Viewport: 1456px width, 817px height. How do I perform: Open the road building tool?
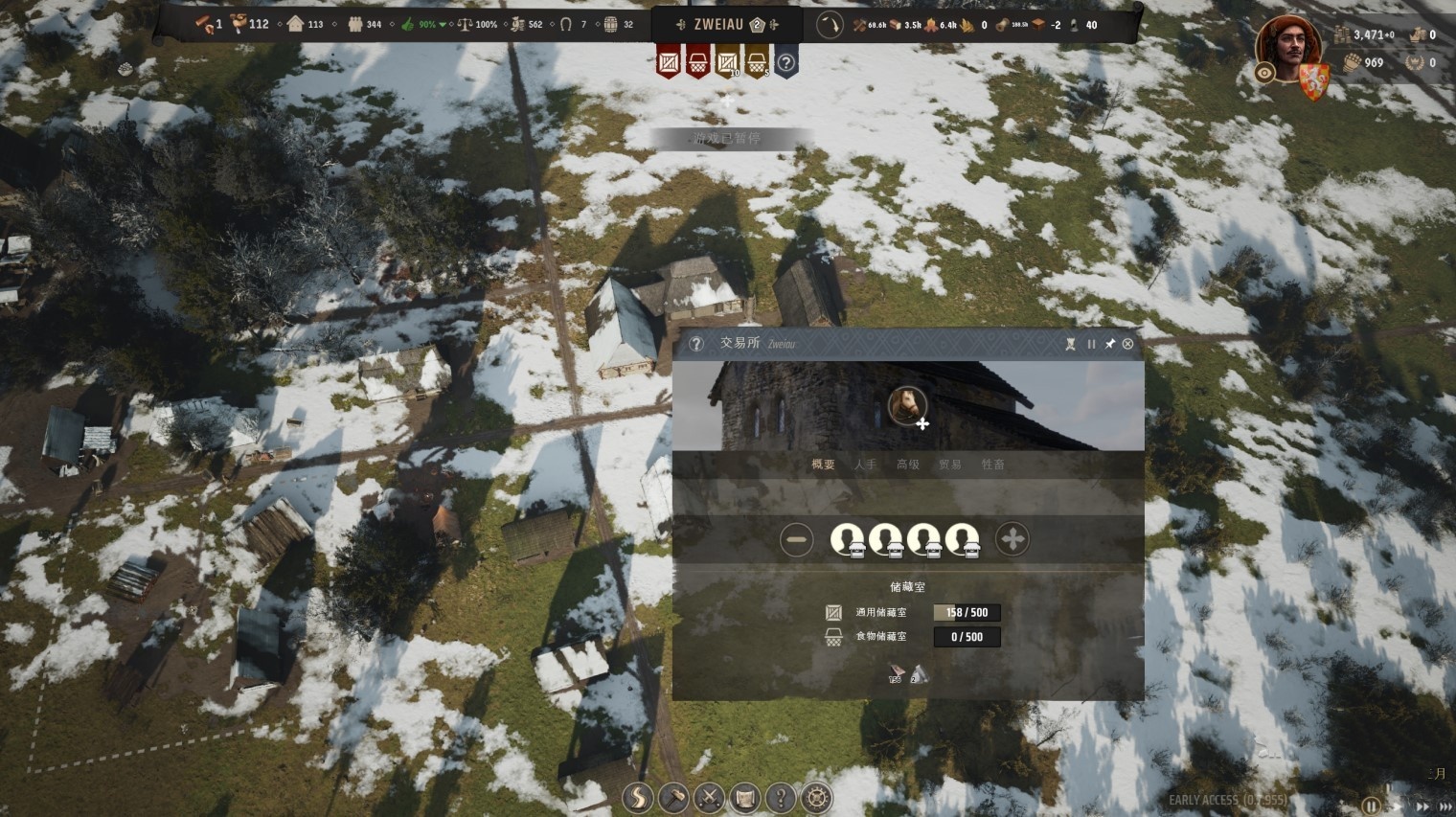coord(637,798)
